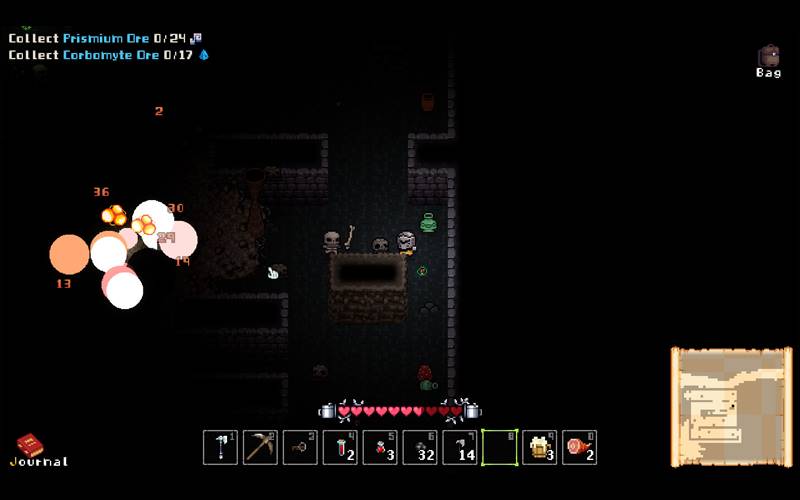Select the ore stack of 32
Image resolution: width=800 pixels, height=500 pixels.
point(420,447)
